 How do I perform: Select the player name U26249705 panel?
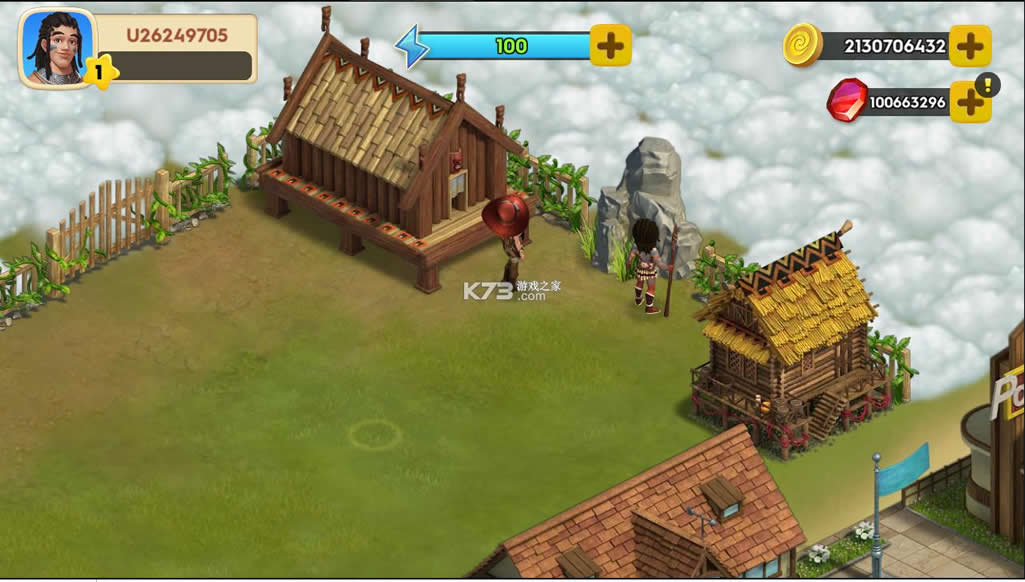pyautogui.click(x=177, y=36)
